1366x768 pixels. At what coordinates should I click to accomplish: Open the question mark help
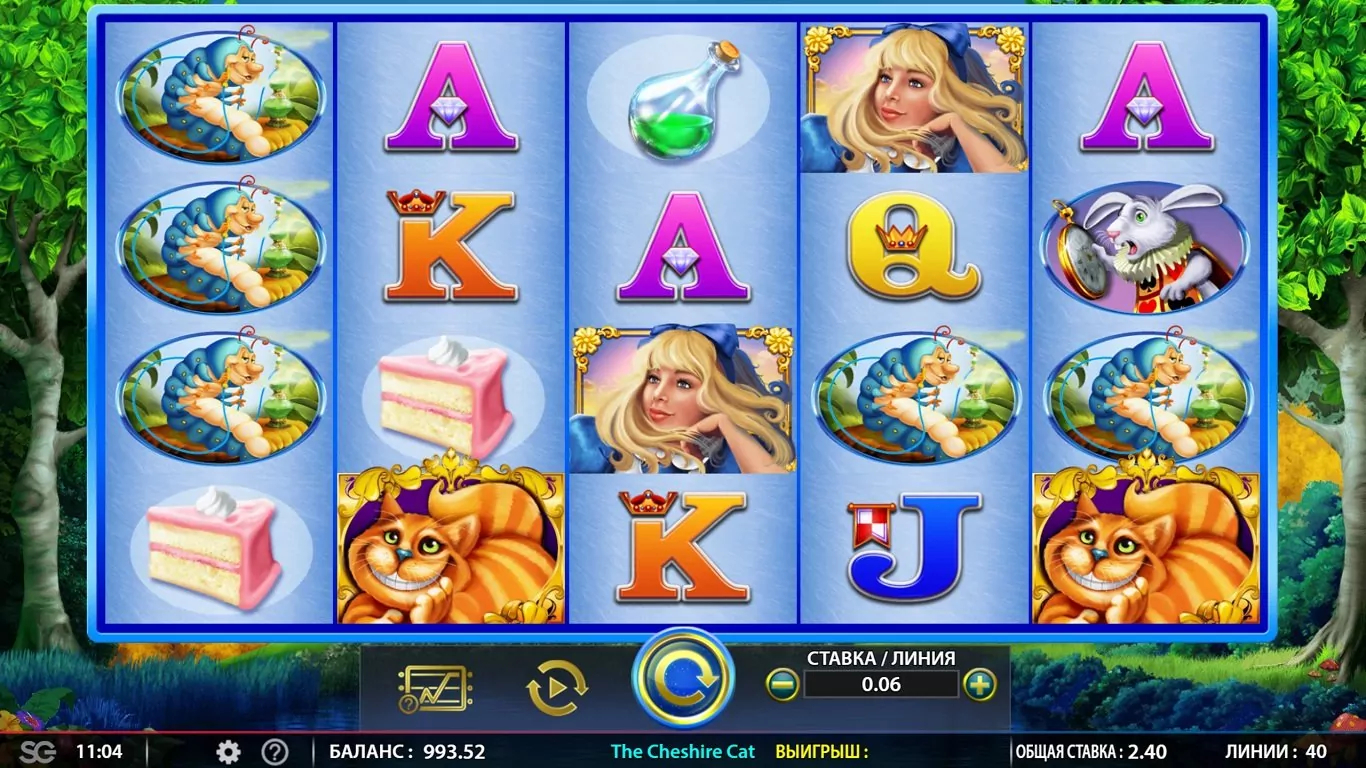(x=275, y=752)
